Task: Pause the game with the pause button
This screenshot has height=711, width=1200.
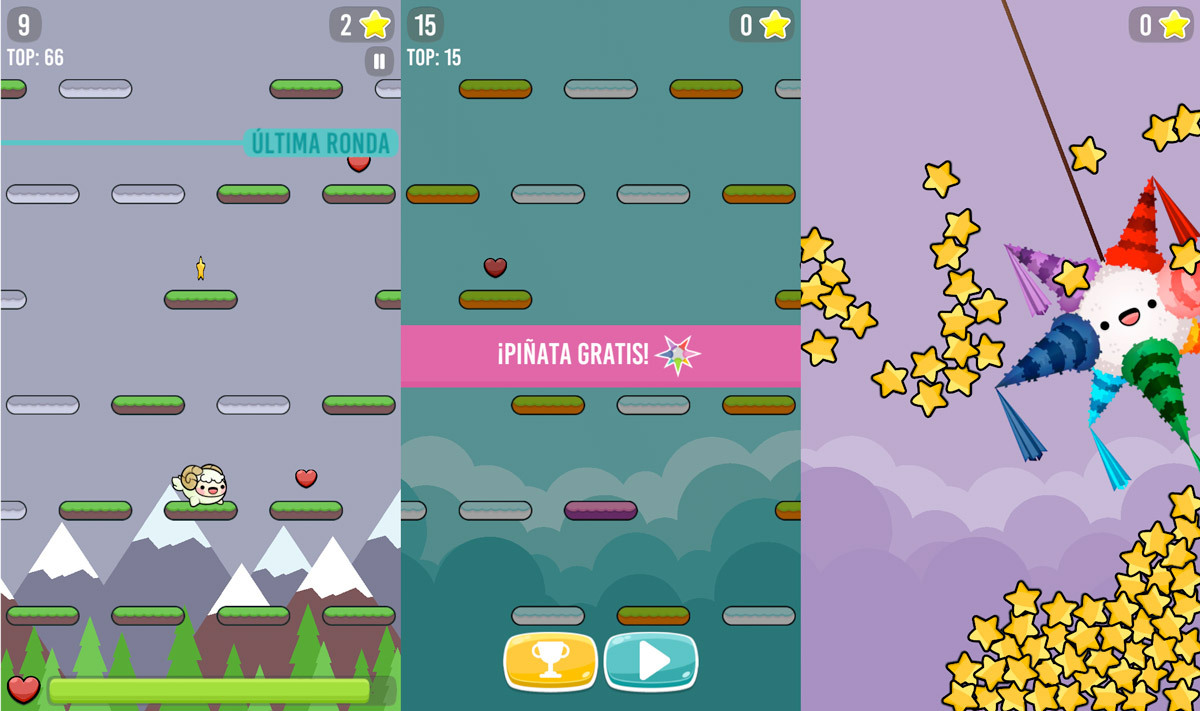Action: click(379, 61)
